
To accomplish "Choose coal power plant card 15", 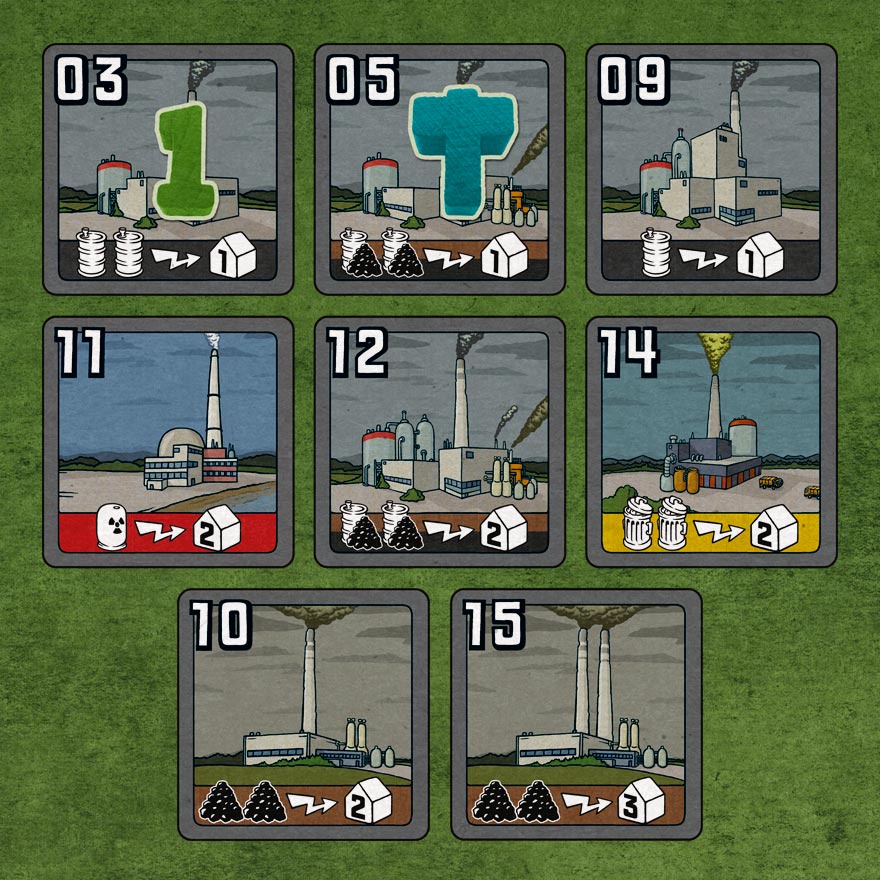I will [576, 714].
